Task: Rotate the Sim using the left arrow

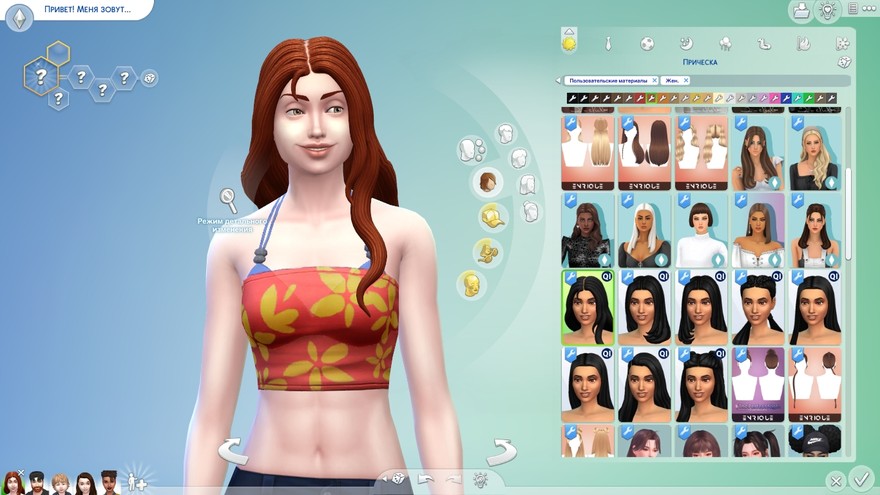Action: tap(232, 451)
